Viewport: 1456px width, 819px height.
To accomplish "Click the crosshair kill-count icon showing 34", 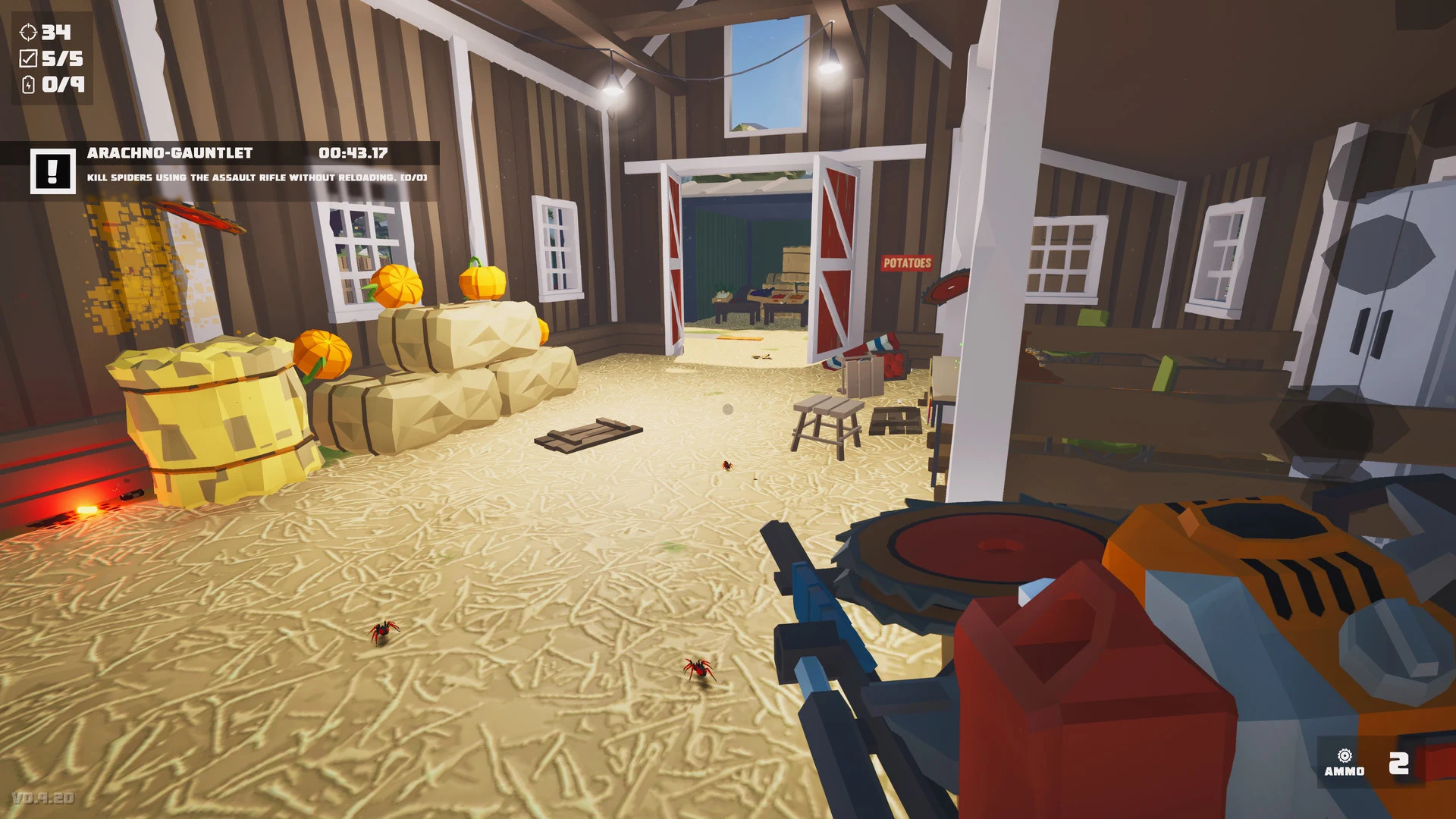I will (x=29, y=33).
